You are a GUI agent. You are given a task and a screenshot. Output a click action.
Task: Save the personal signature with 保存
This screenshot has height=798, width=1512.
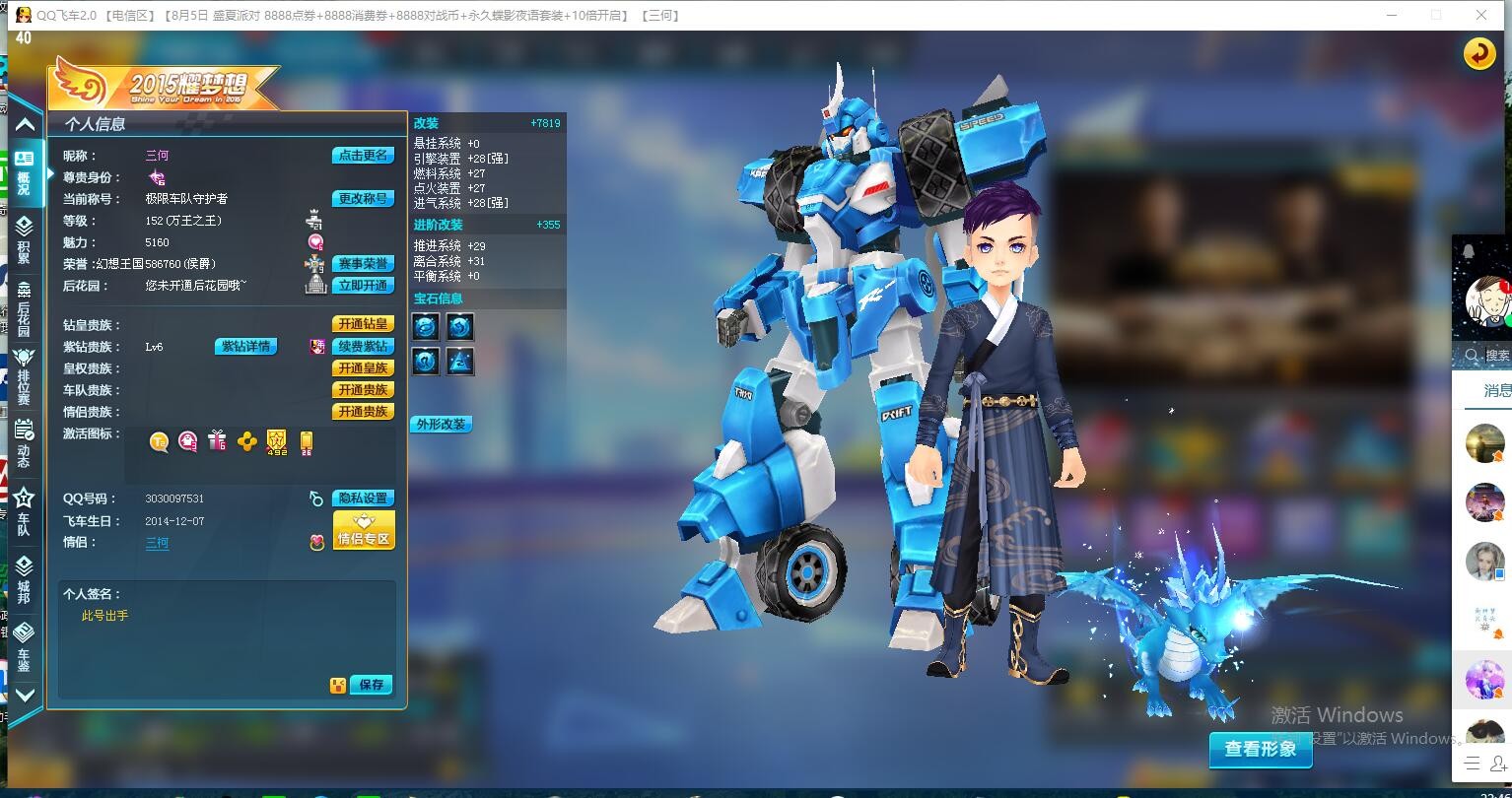pyautogui.click(x=371, y=685)
